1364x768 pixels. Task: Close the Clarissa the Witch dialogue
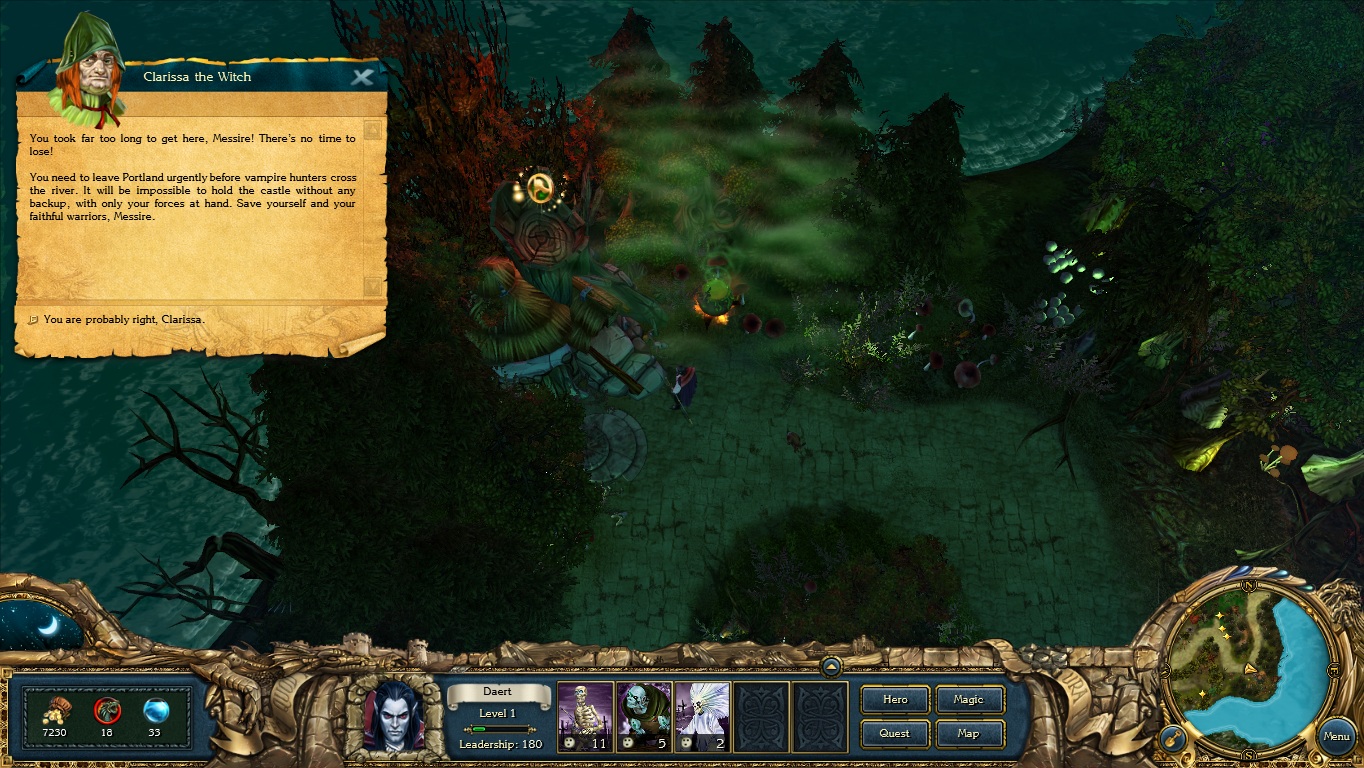click(362, 77)
